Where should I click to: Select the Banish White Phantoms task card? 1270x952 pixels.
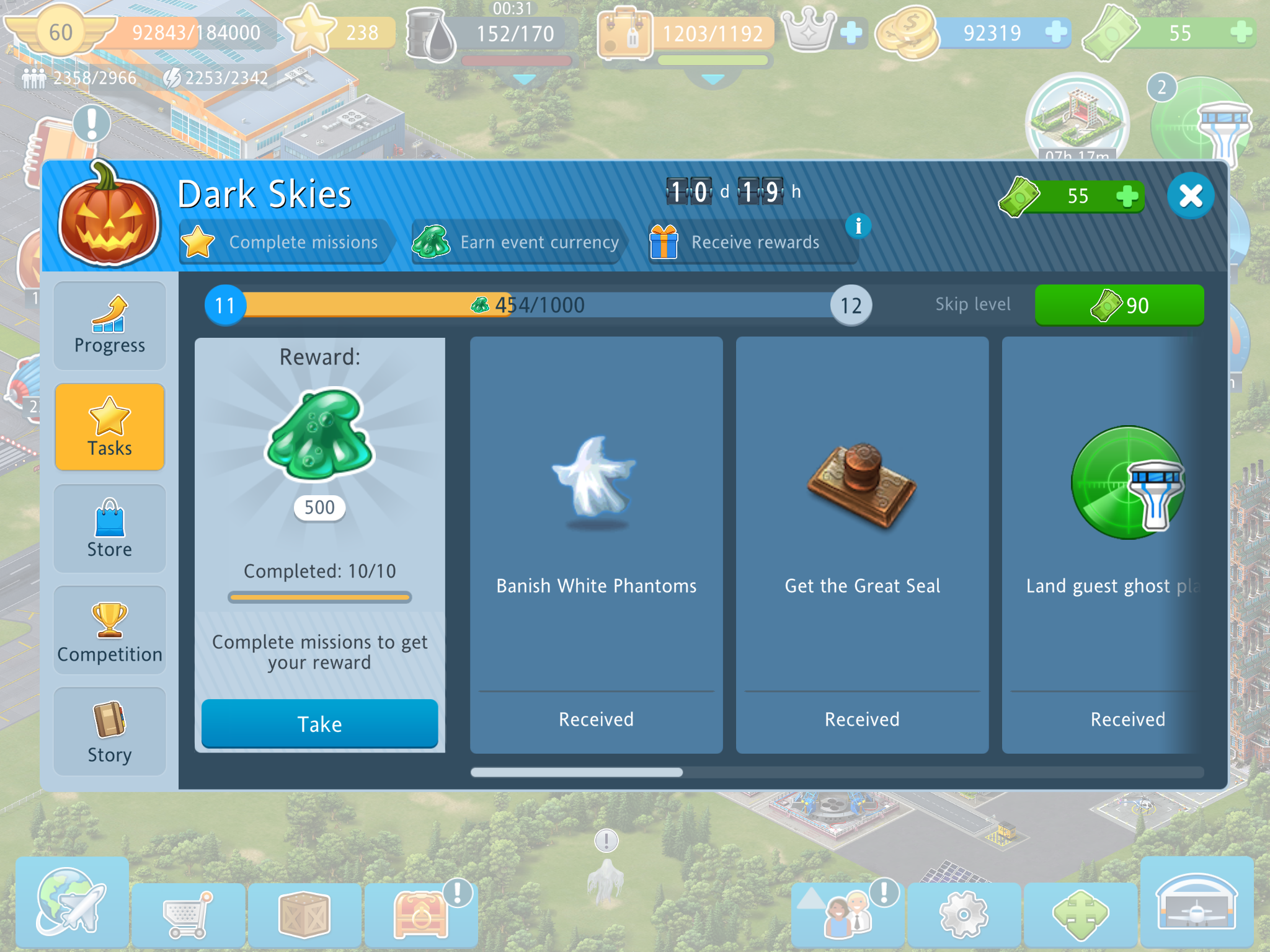pyautogui.click(x=596, y=545)
